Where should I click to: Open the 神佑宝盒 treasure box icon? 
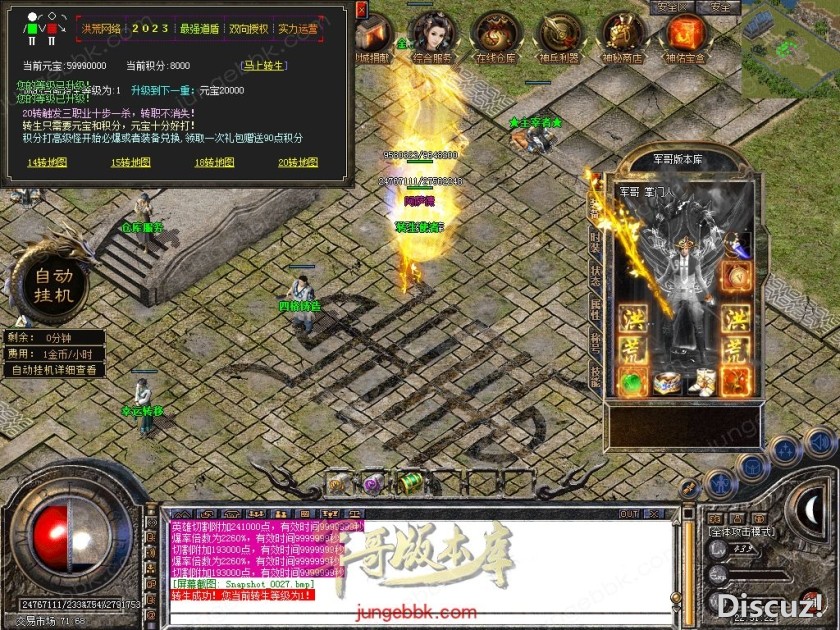(x=686, y=38)
